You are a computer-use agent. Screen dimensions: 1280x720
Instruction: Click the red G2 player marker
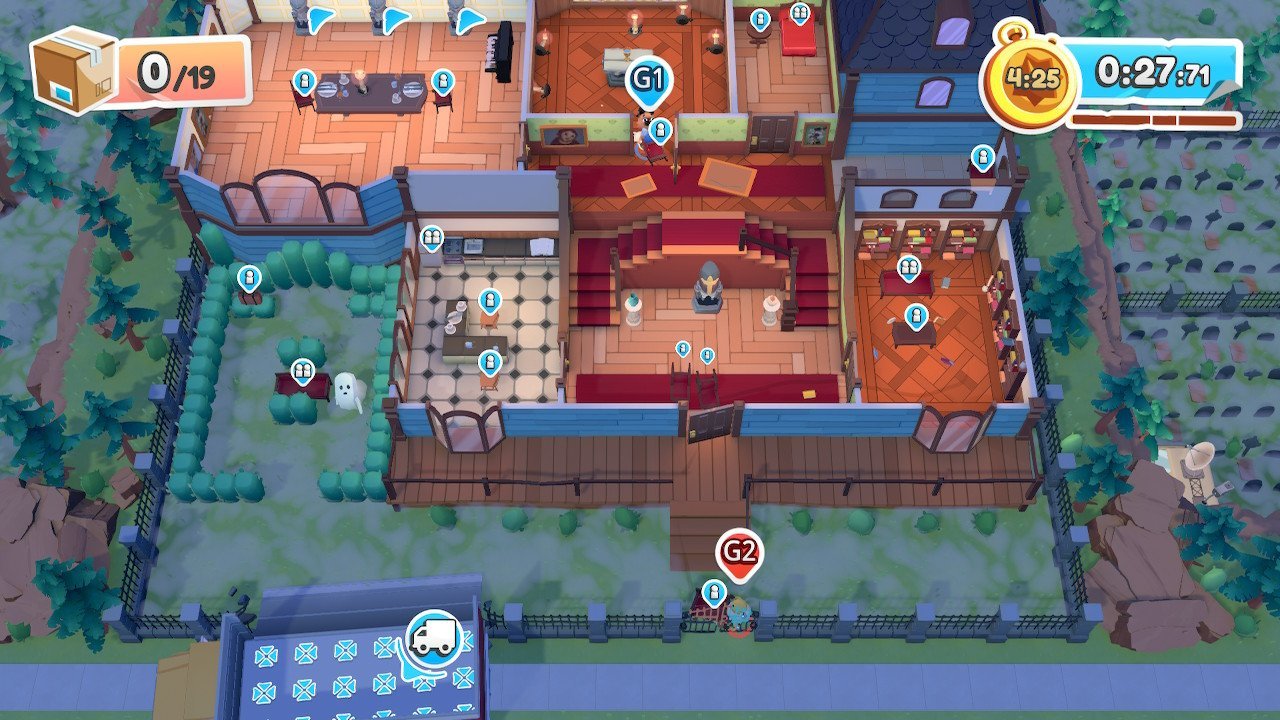point(738,551)
